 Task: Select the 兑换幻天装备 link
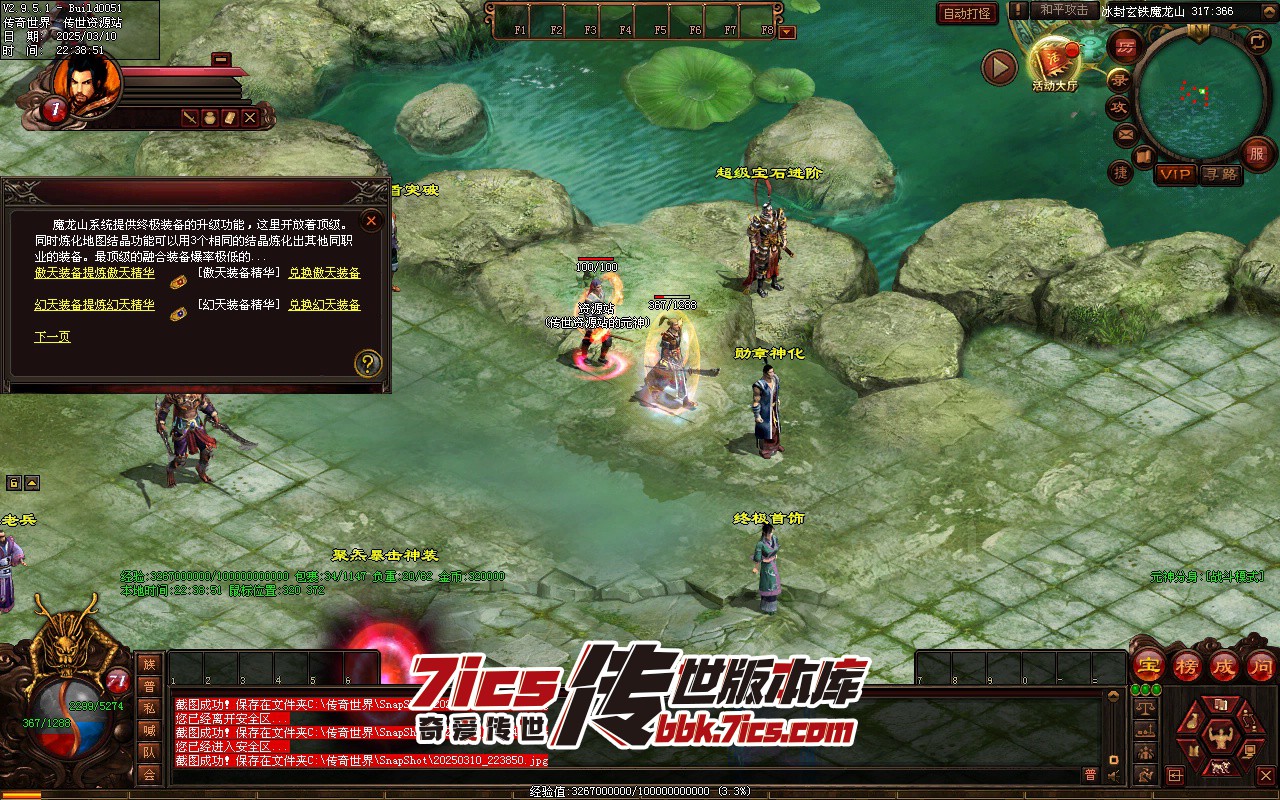tap(325, 305)
